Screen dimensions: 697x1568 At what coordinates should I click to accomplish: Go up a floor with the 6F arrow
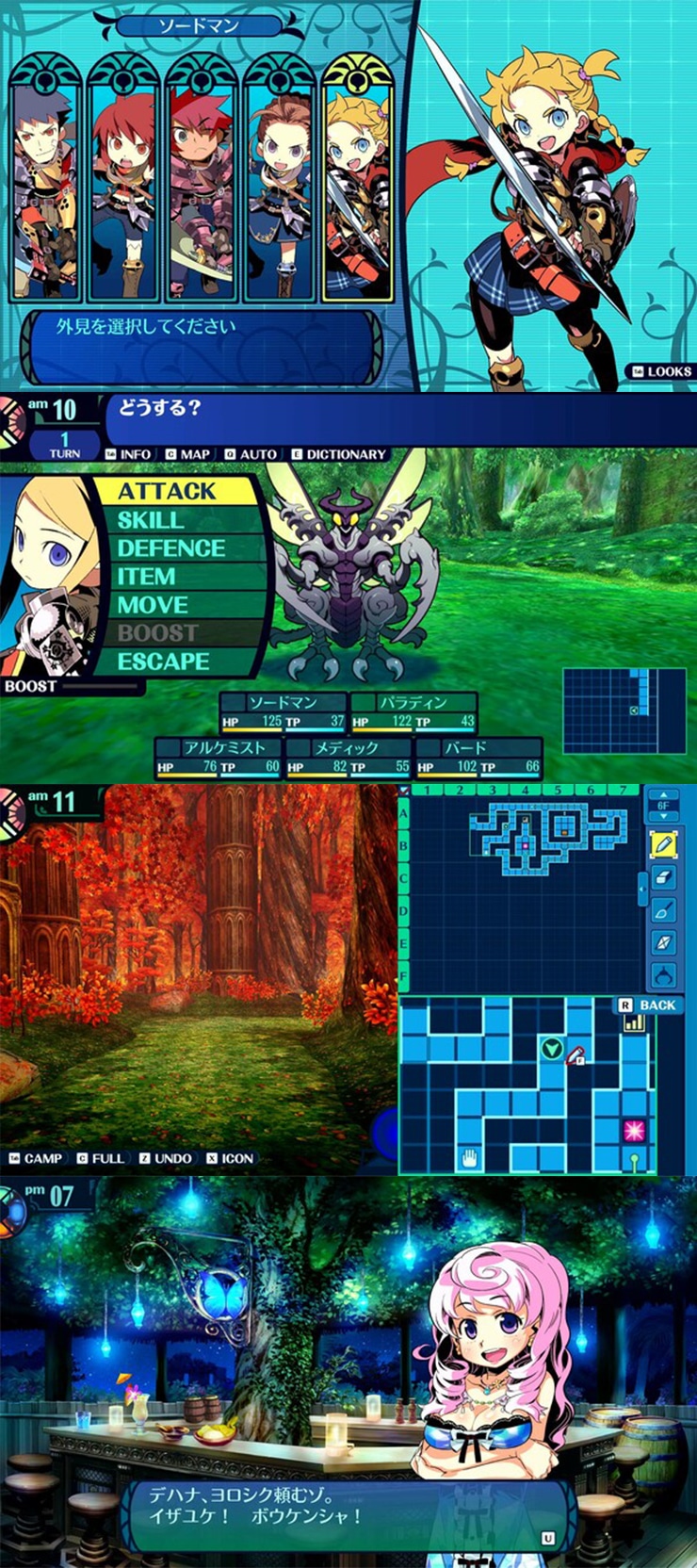664,795
